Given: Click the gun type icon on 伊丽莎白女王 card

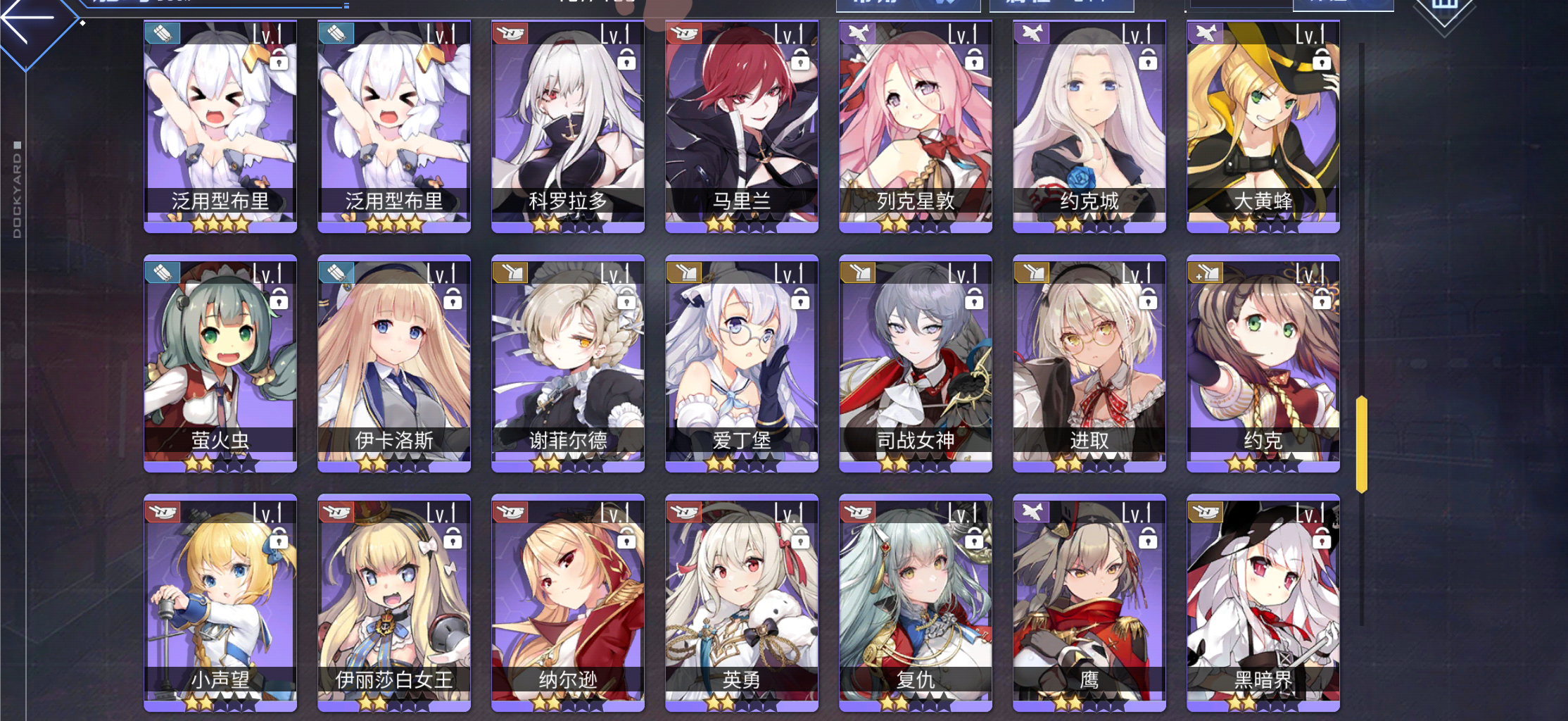Looking at the screenshot, I should pos(336,513).
